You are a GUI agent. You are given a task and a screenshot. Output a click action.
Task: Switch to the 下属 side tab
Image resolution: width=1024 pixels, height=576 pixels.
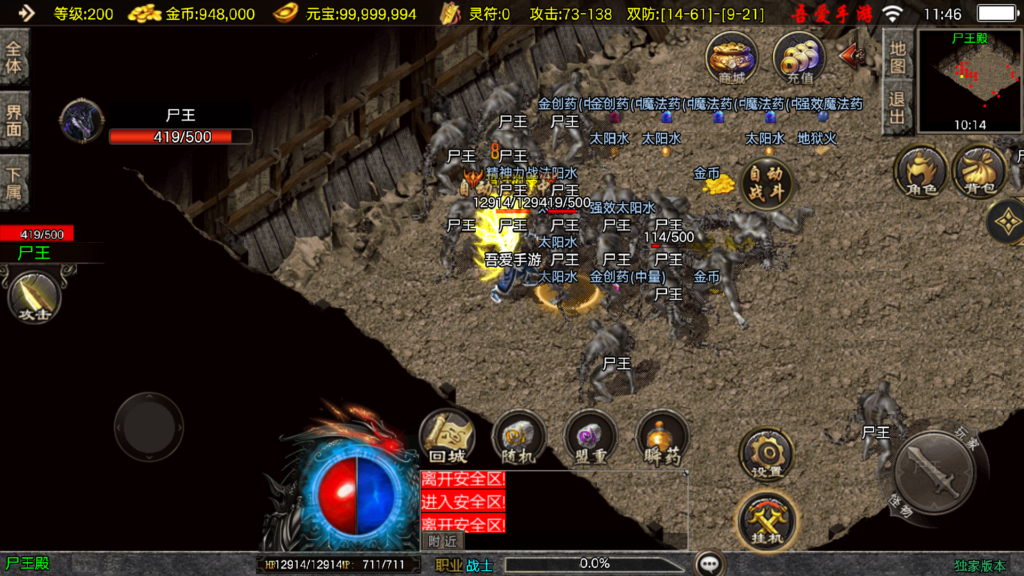tap(14, 182)
